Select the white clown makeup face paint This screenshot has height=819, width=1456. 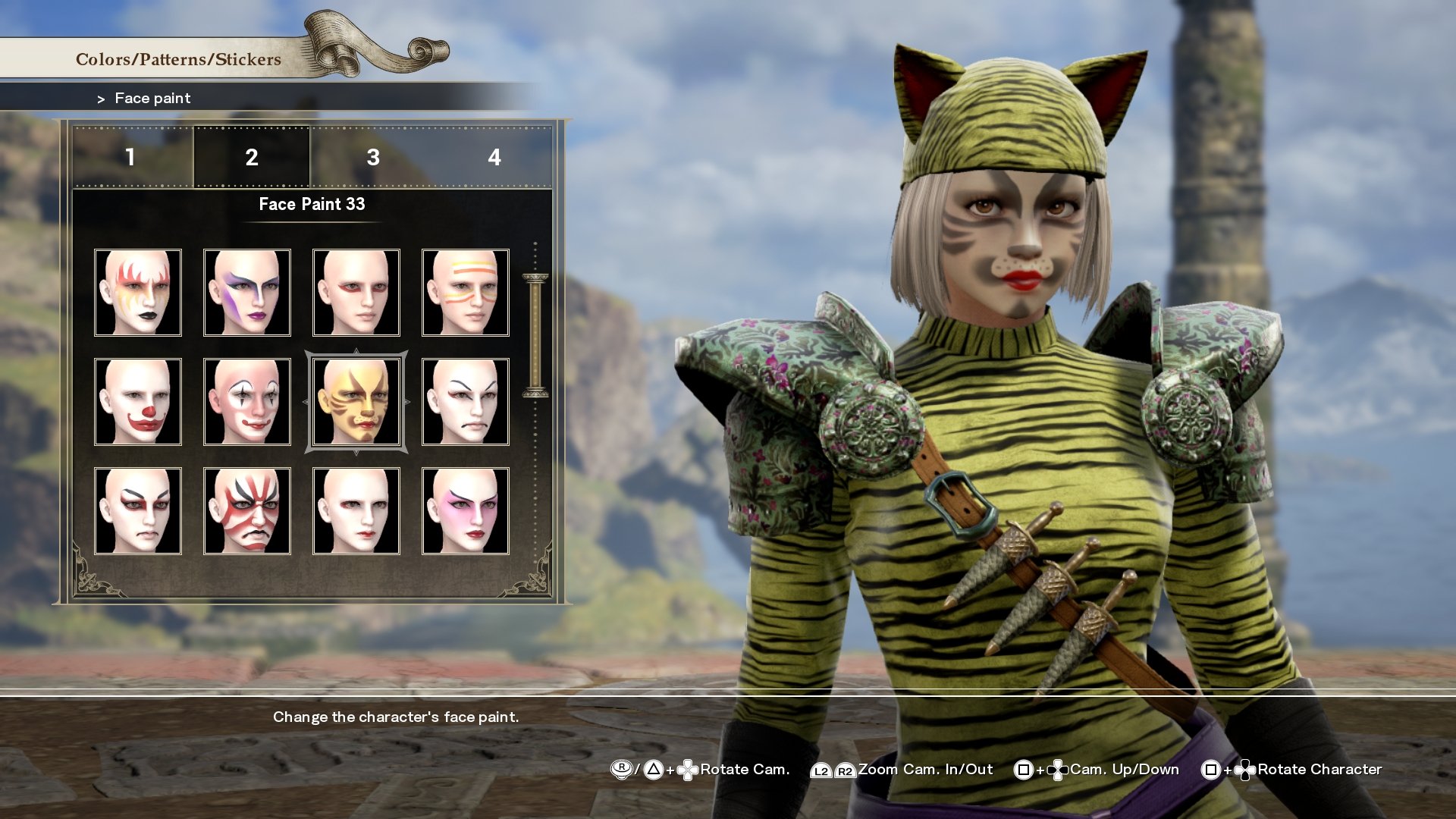pyautogui.click(x=247, y=402)
